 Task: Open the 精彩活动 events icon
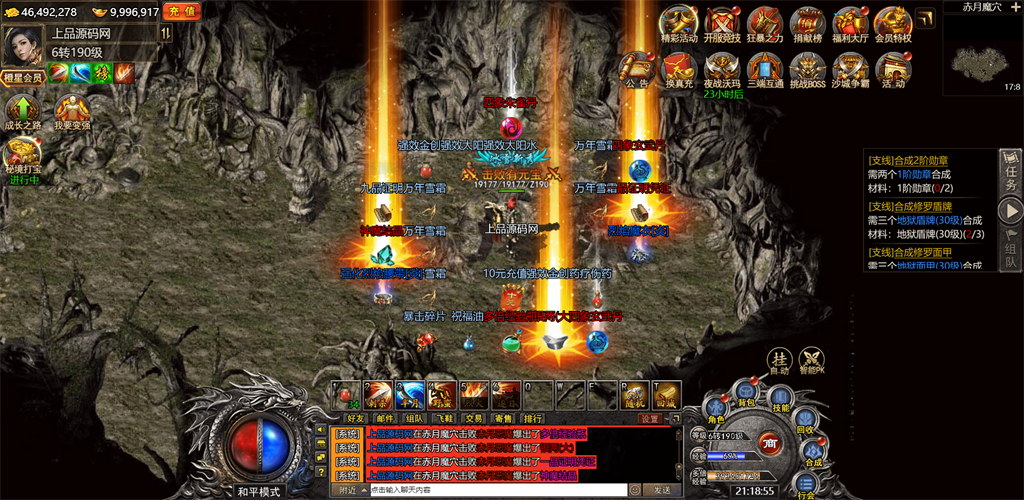tap(679, 26)
